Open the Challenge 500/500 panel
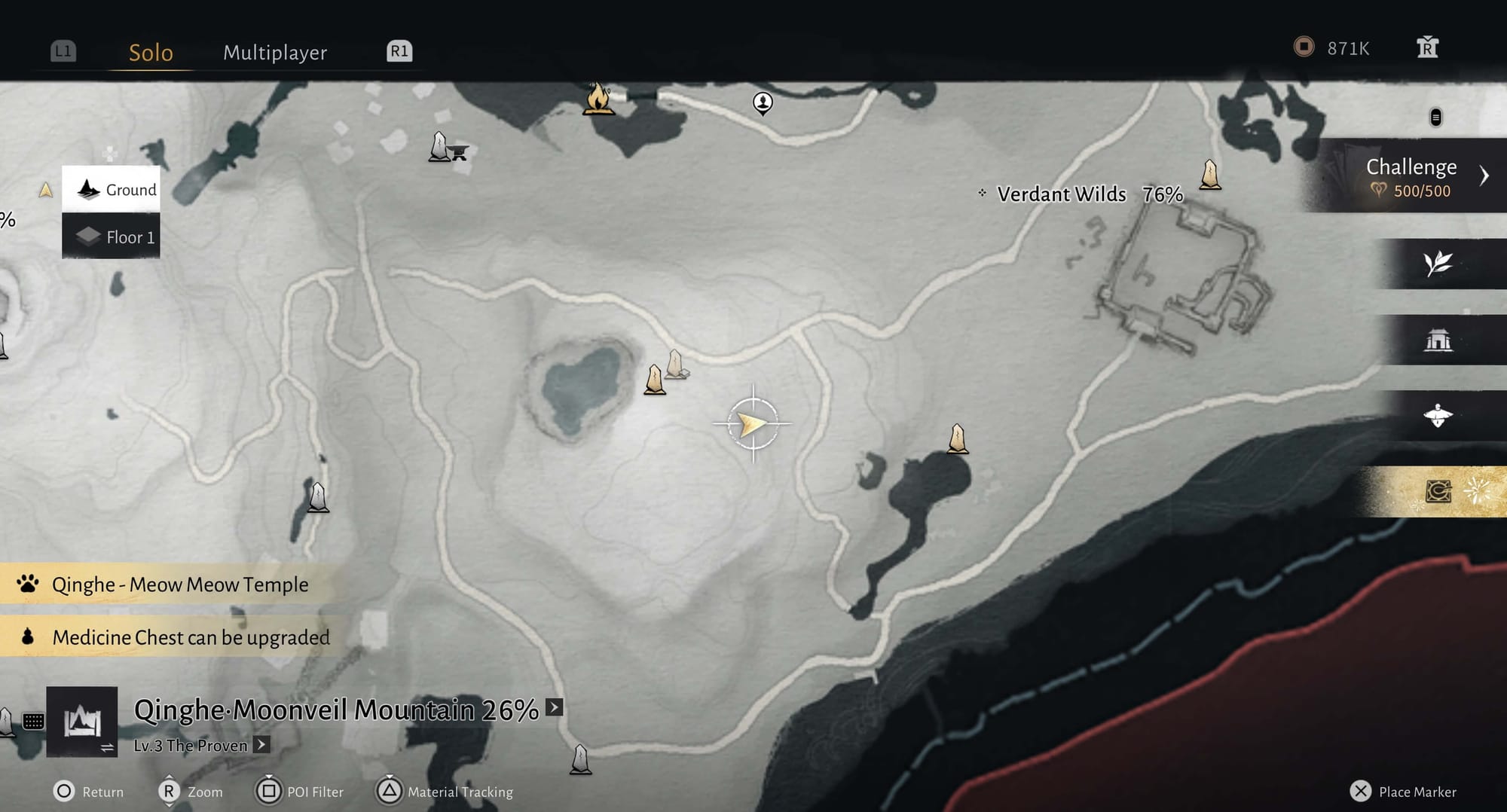 click(1411, 176)
